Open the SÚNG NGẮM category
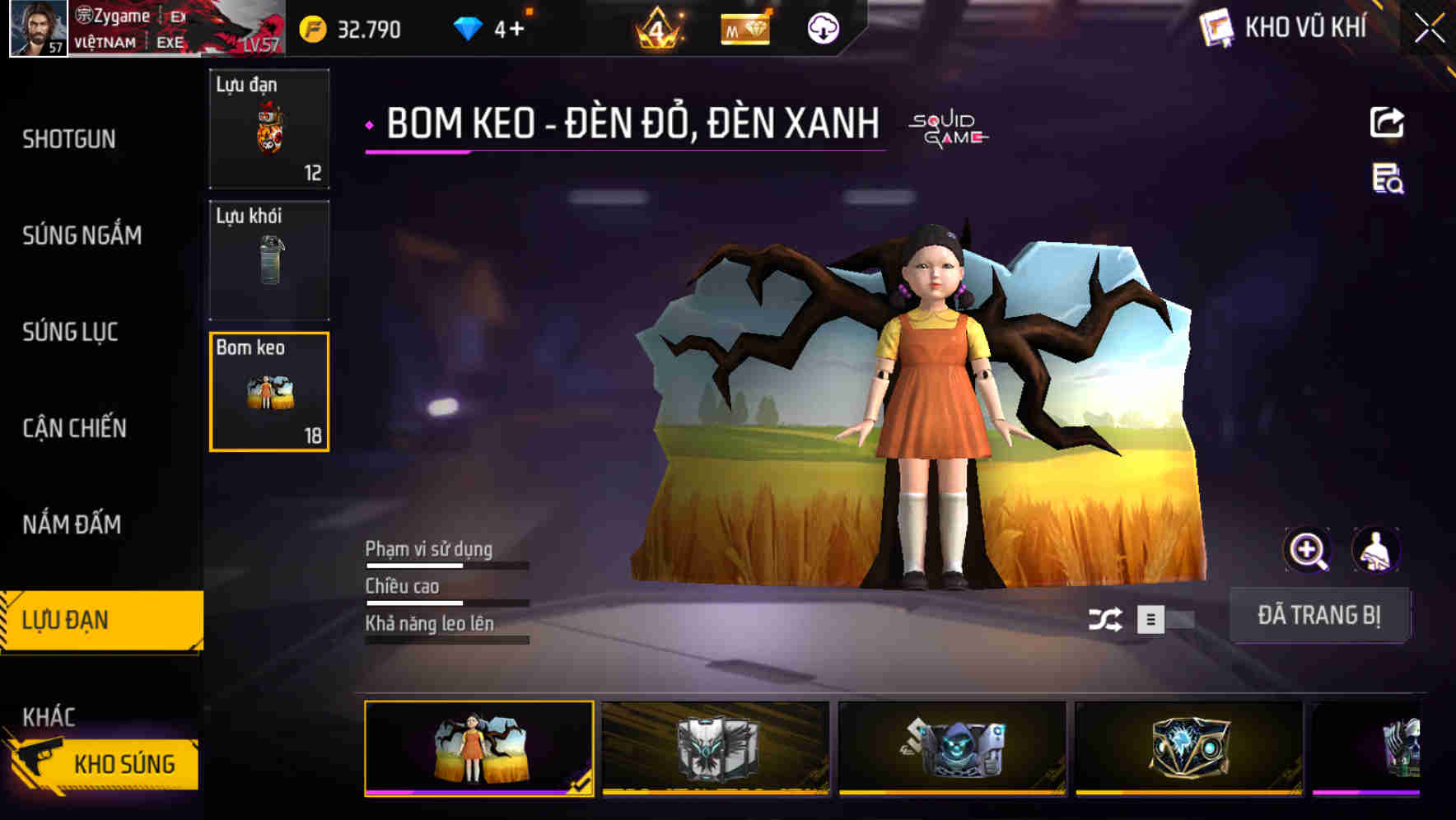Image resolution: width=1456 pixels, height=820 pixels. click(82, 235)
